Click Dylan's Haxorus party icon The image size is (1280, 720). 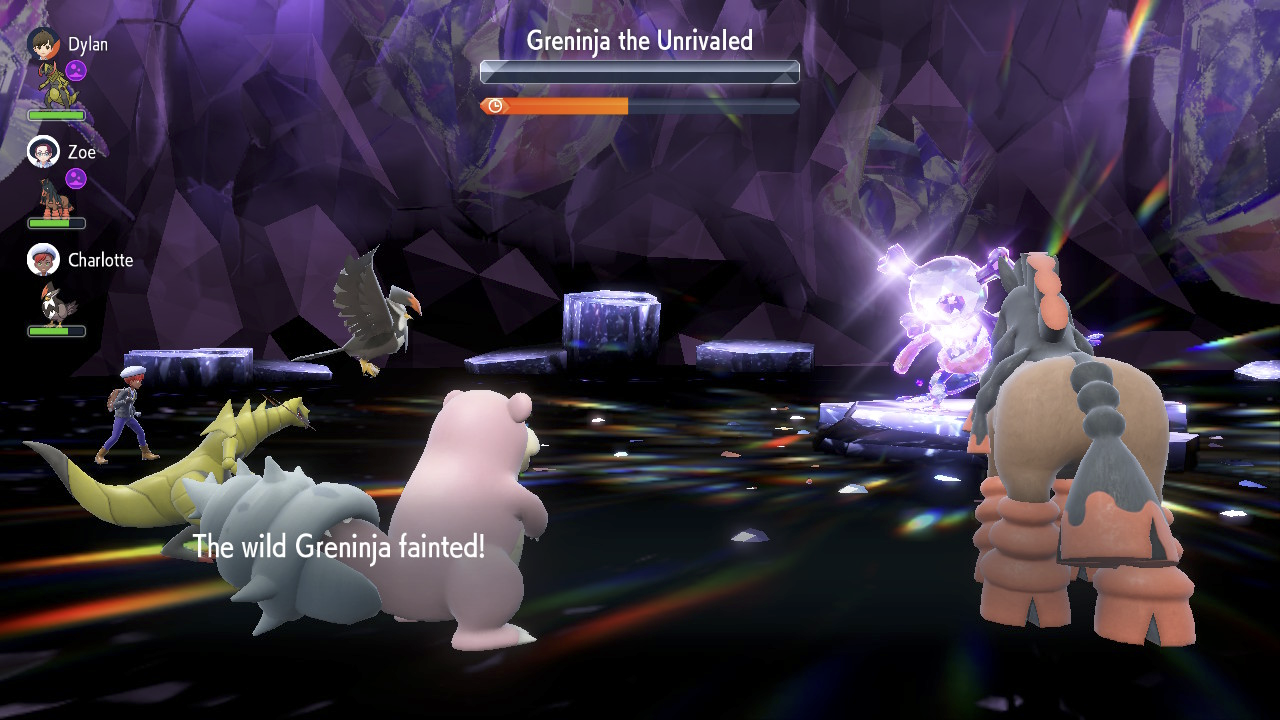pyautogui.click(x=54, y=86)
